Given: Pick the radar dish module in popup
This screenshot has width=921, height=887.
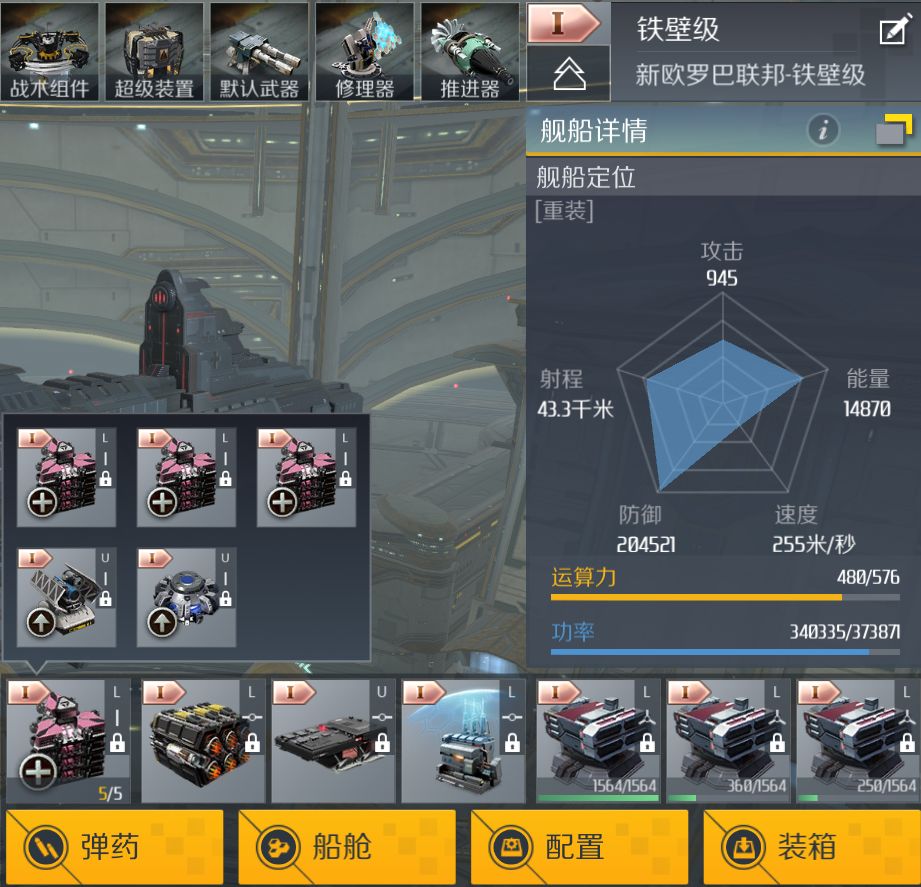Looking at the screenshot, I should click(67, 597).
